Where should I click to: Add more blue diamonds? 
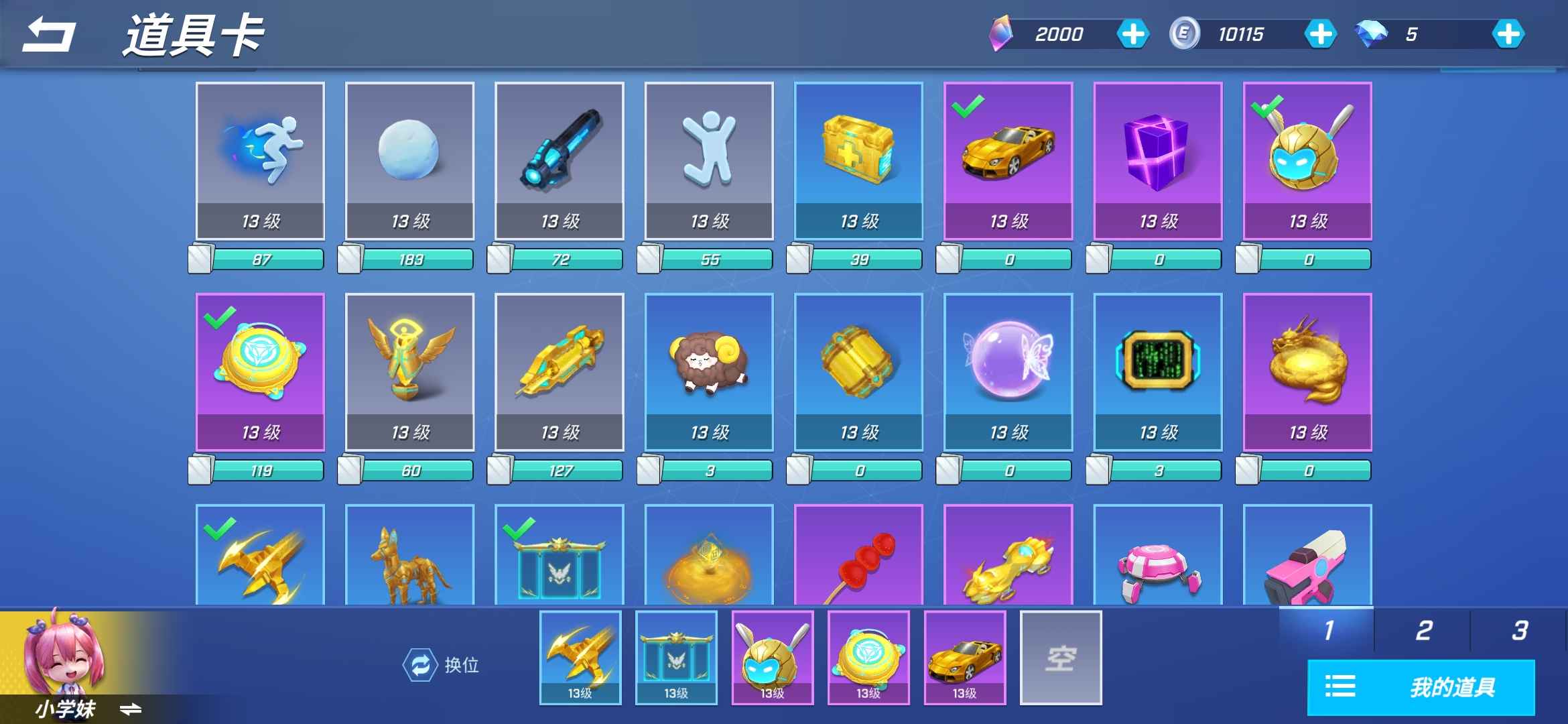1508,34
